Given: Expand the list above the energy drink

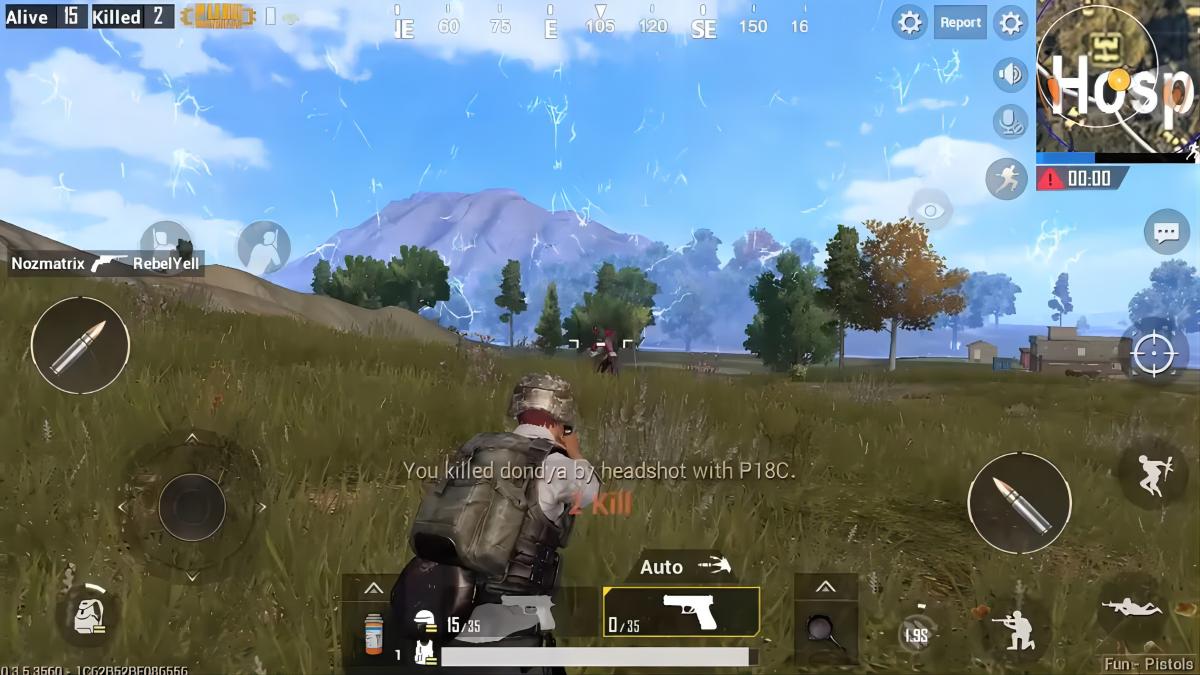Looking at the screenshot, I should point(373,588).
